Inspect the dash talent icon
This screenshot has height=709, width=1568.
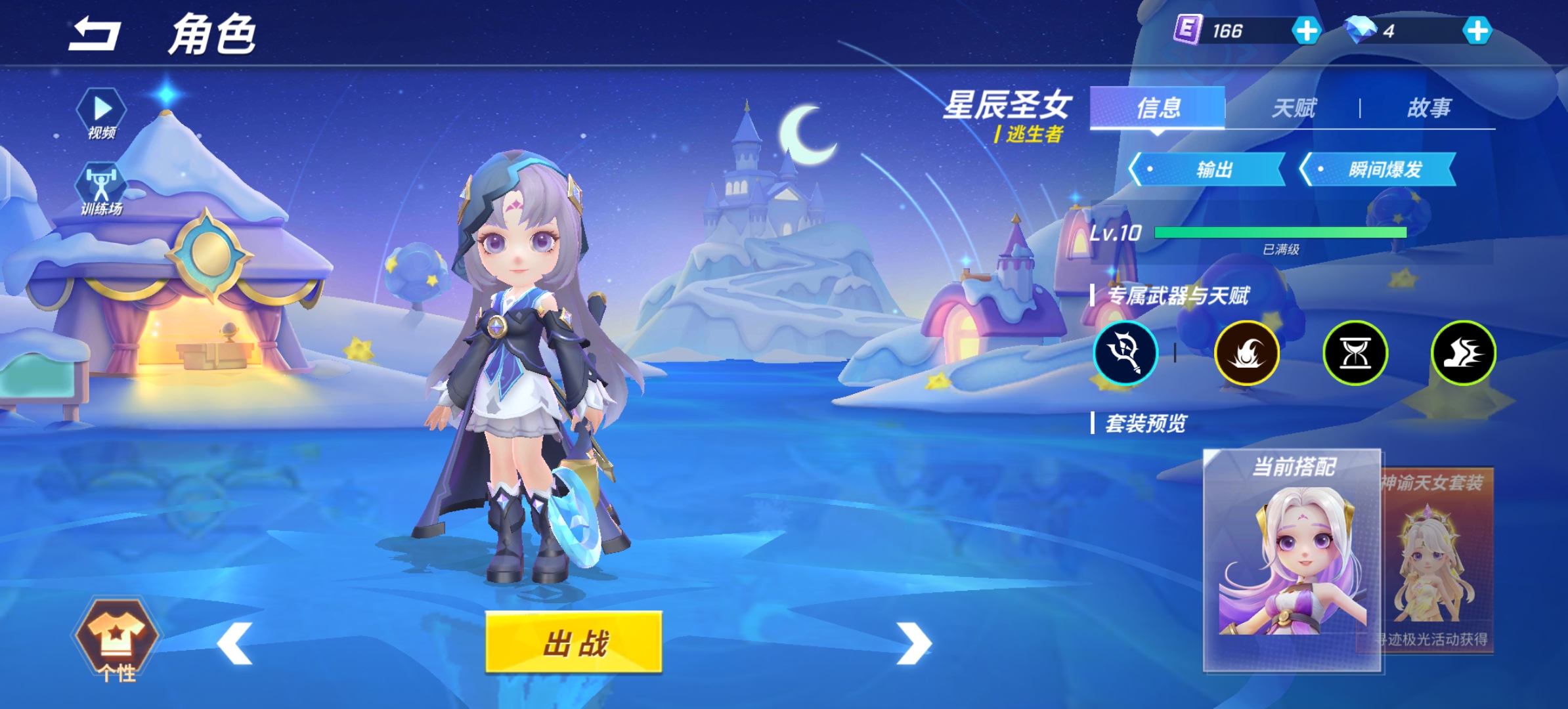(x=1463, y=353)
